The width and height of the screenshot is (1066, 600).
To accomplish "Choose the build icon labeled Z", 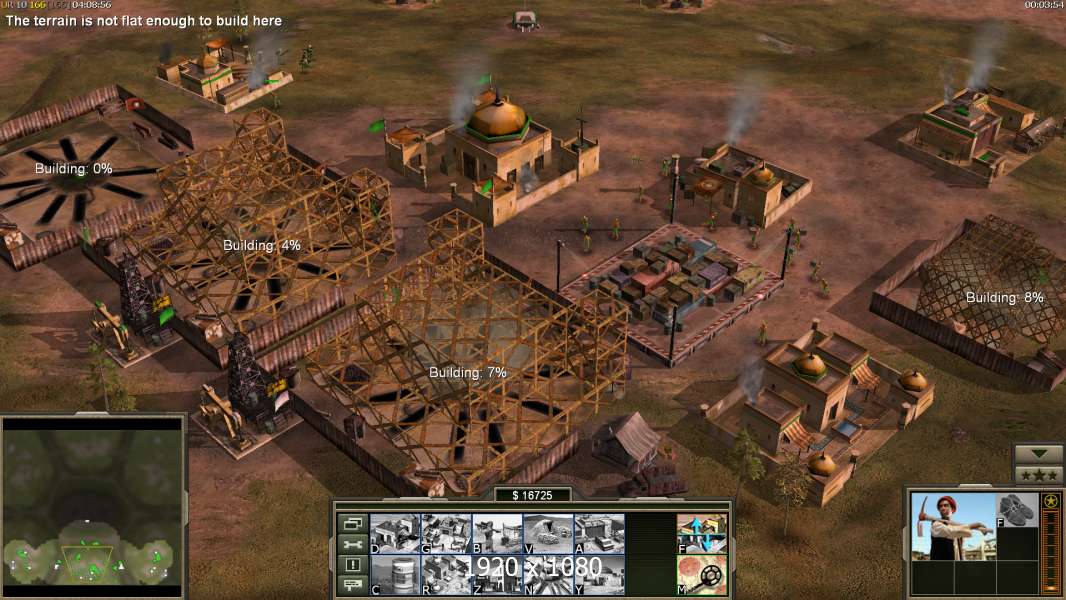I will [497, 574].
